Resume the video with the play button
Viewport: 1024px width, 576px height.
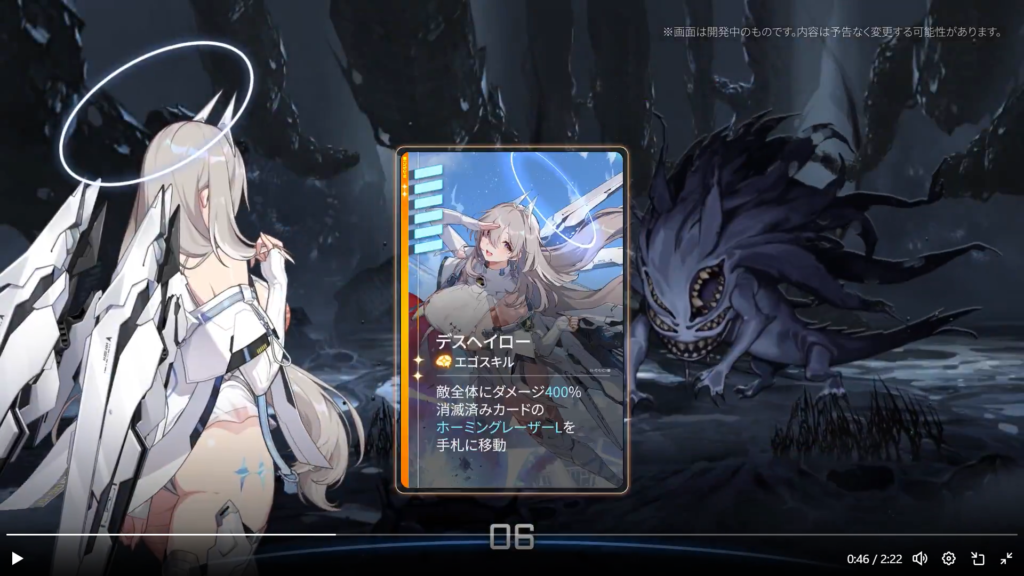17,558
